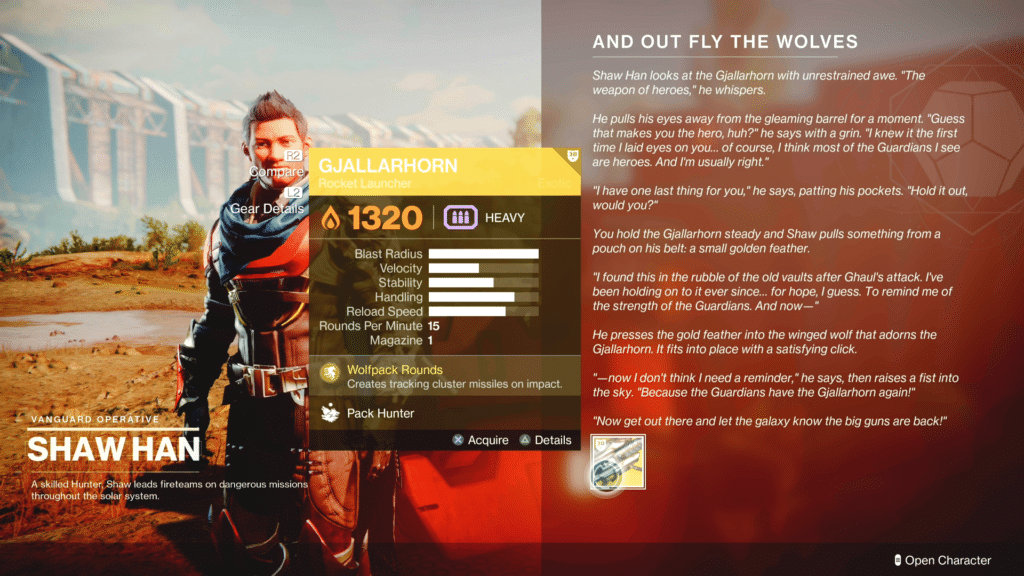Screen dimensions: 1024x576
Task: Select the Gjallarhorn reward item icon
Action: [618, 462]
